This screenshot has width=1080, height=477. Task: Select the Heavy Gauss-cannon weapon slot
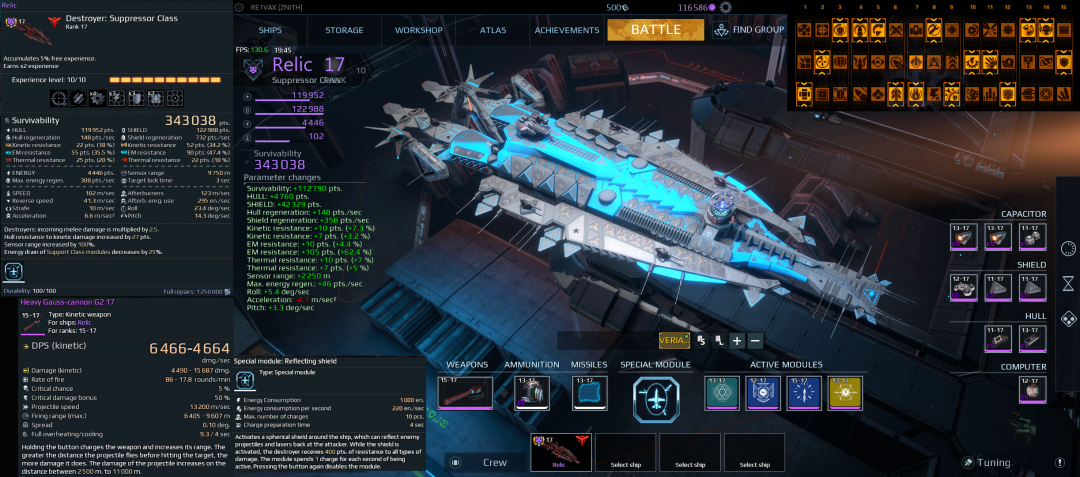(x=465, y=392)
